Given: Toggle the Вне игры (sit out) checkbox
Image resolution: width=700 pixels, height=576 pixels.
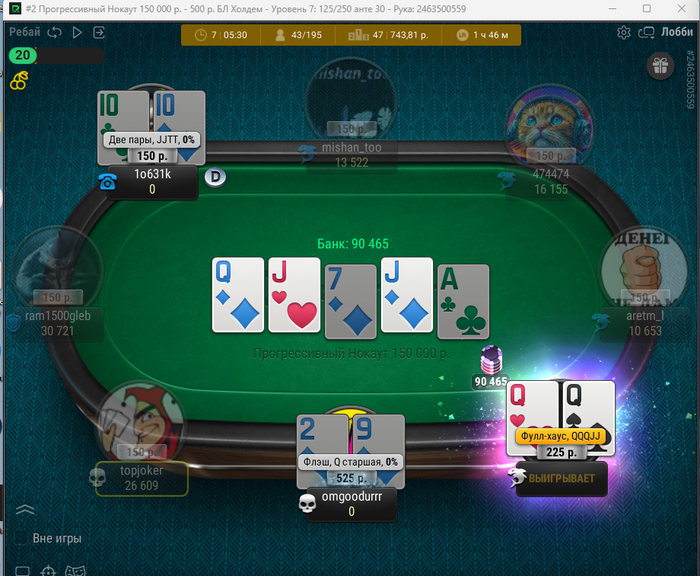Looking at the screenshot, I should tap(21, 538).
